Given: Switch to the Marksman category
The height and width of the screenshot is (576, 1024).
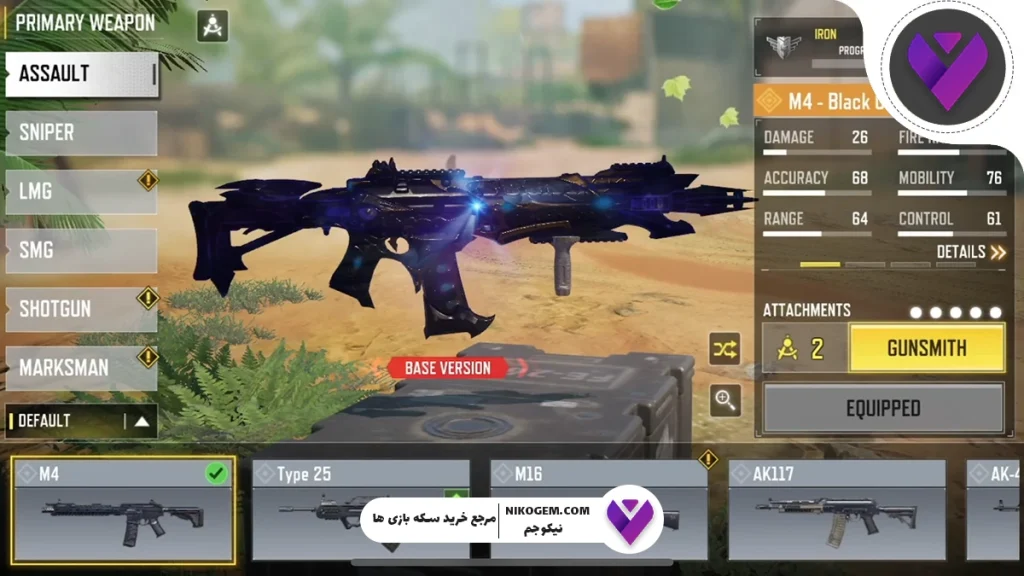Looking at the screenshot, I should pyautogui.click(x=82, y=367).
